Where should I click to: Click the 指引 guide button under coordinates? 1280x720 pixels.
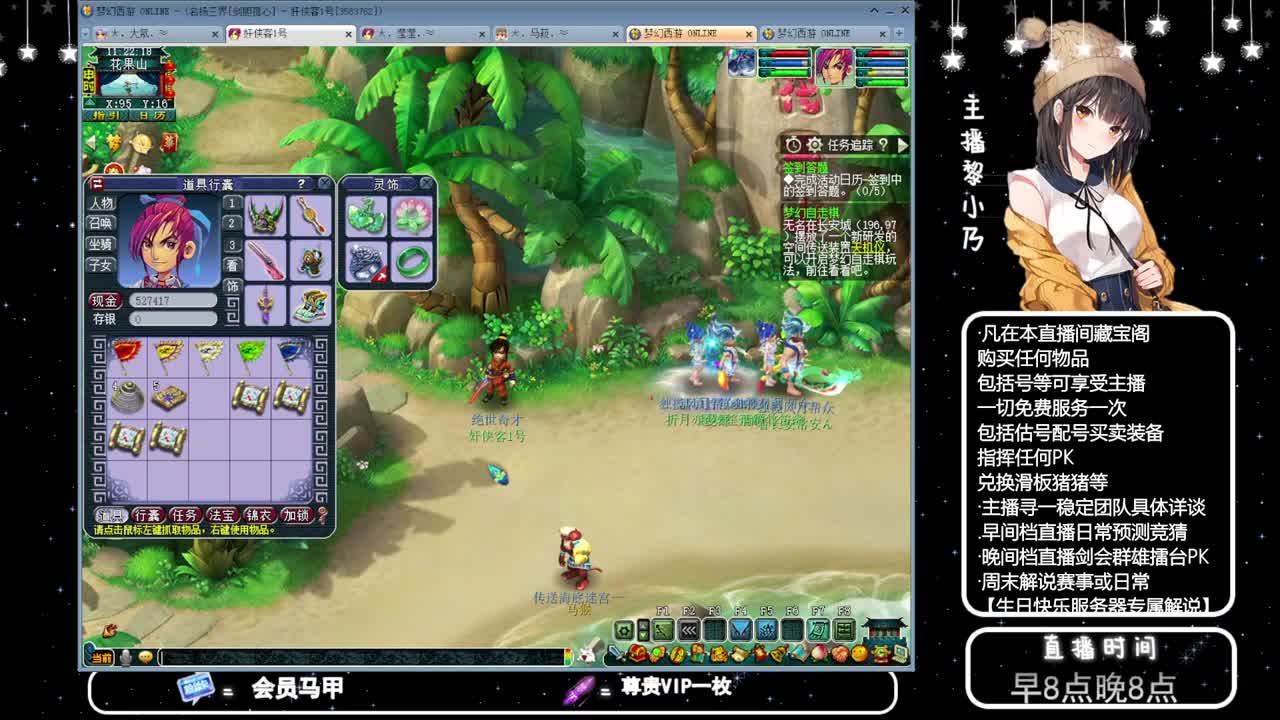(x=106, y=115)
